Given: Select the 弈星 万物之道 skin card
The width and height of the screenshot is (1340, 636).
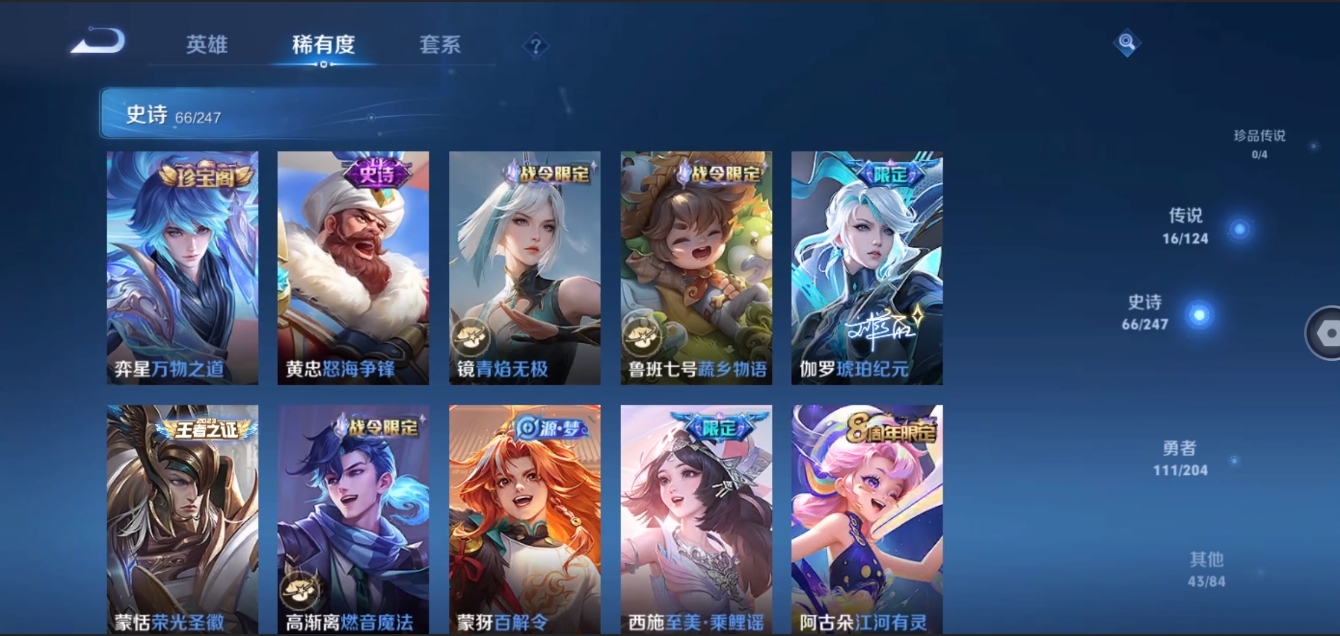Looking at the screenshot, I should click(x=182, y=267).
